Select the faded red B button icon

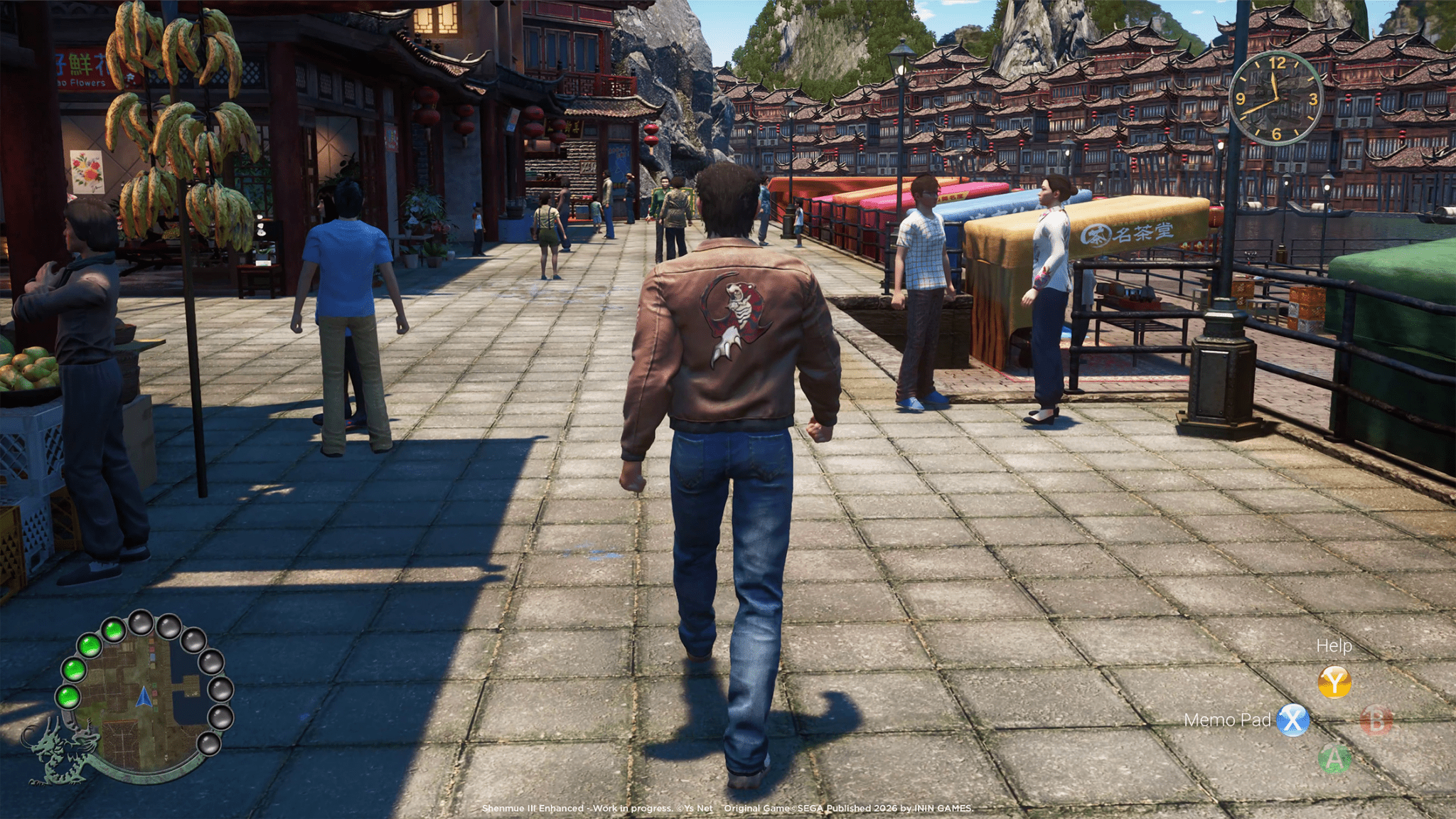[1376, 721]
